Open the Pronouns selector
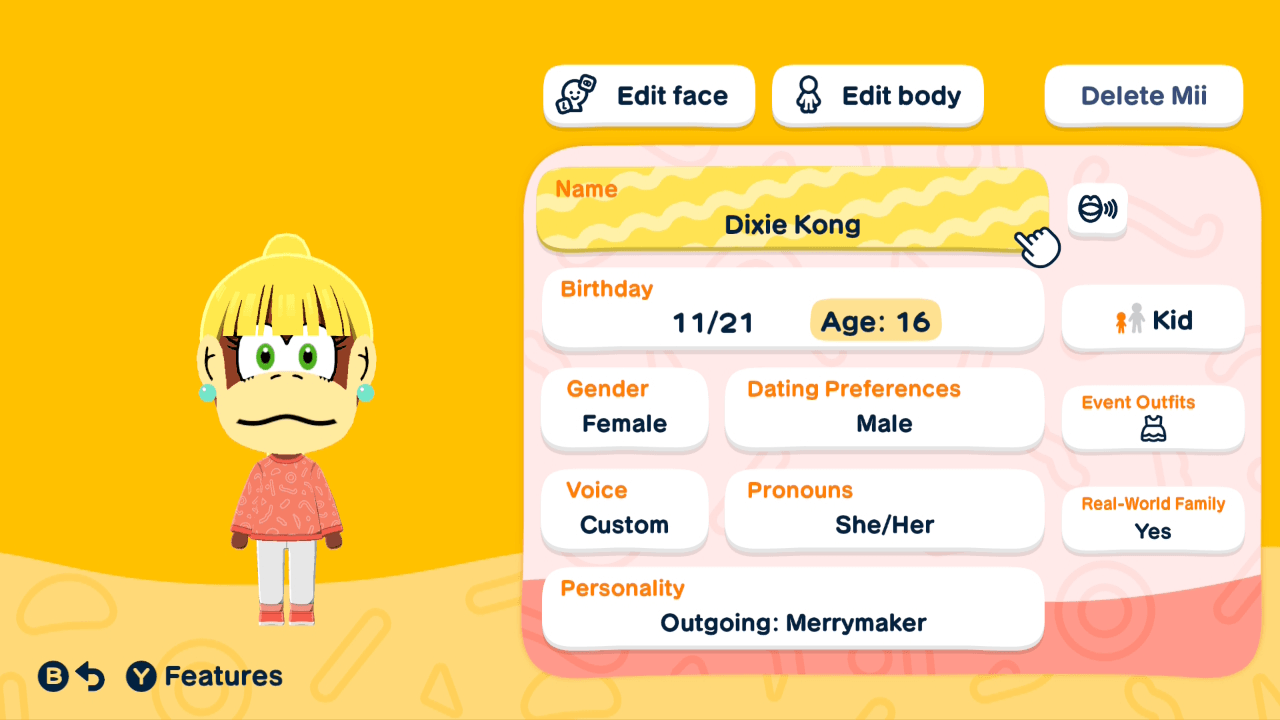 tap(884, 510)
